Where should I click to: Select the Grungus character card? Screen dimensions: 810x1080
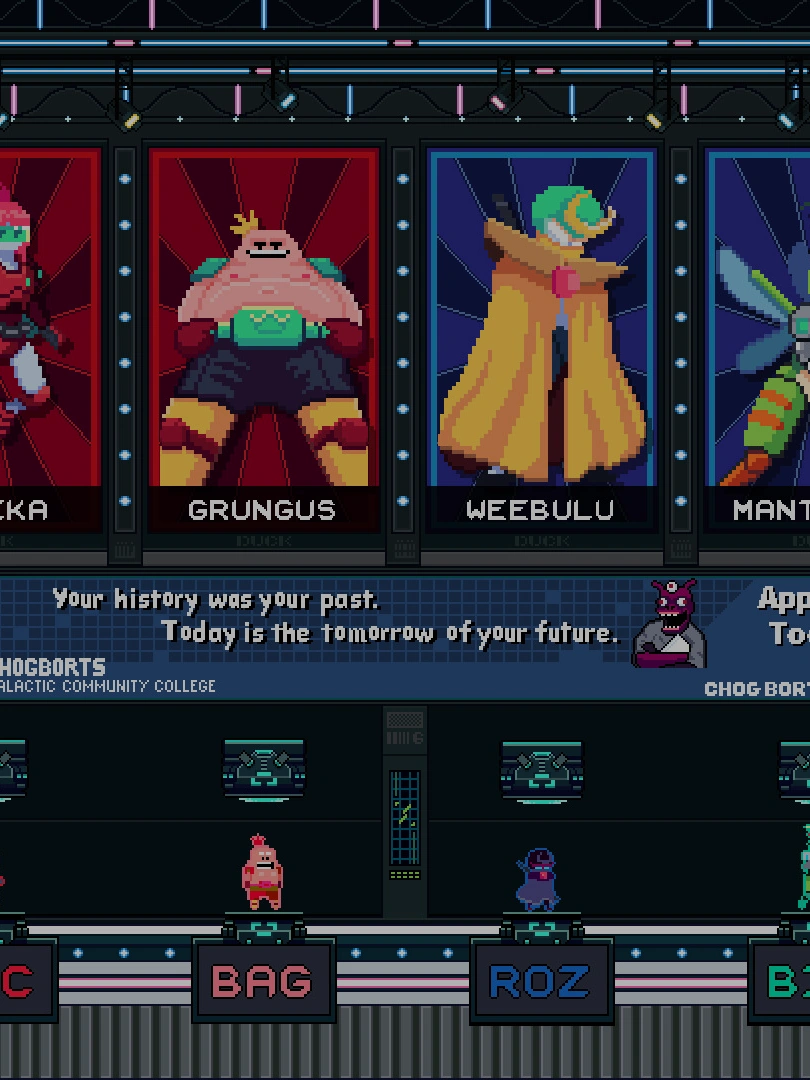(x=263, y=340)
